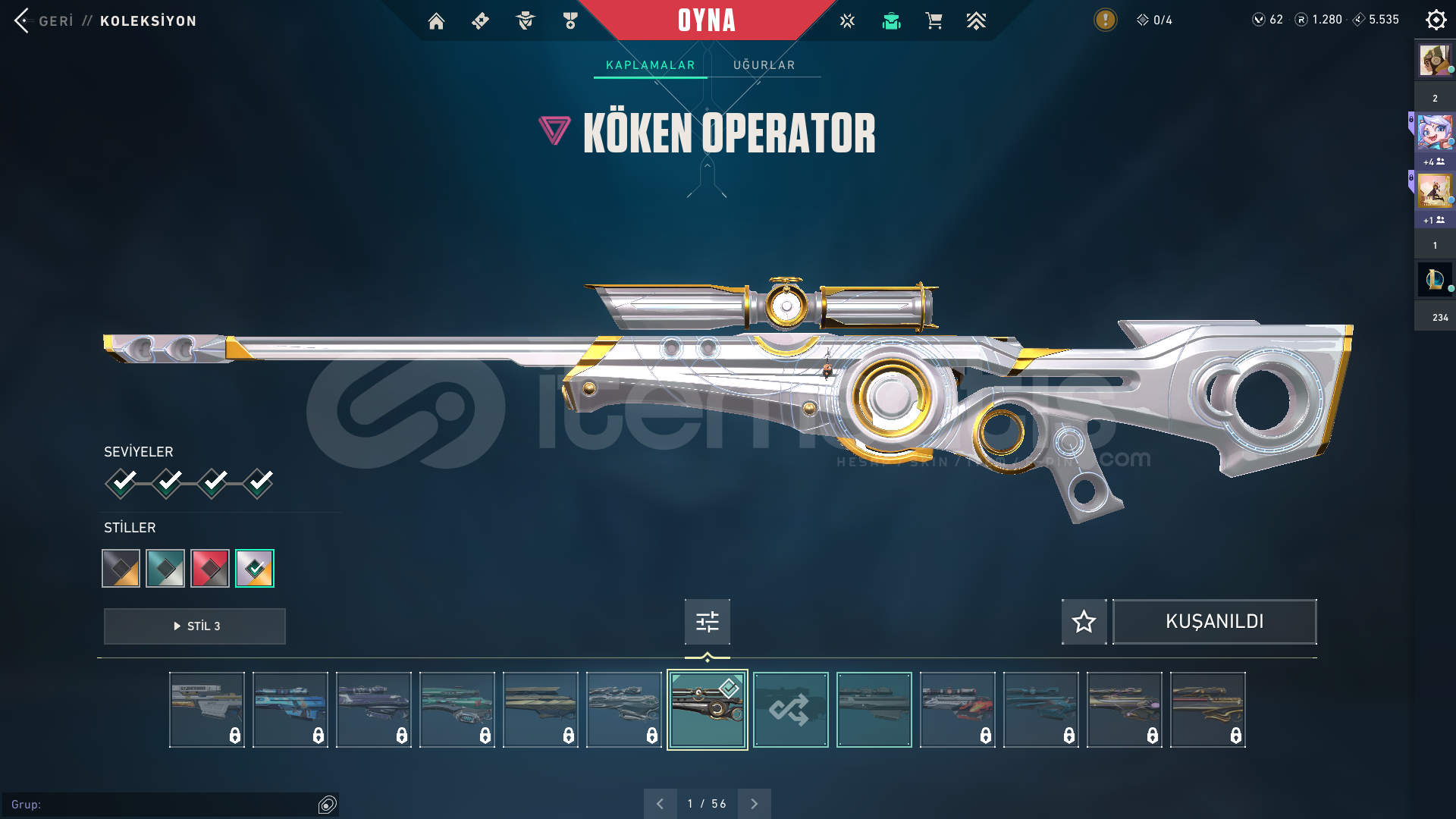Viewport: 1456px width, 819px height.
Task: Switch to the UĞURLAR tab
Action: click(x=764, y=65)
